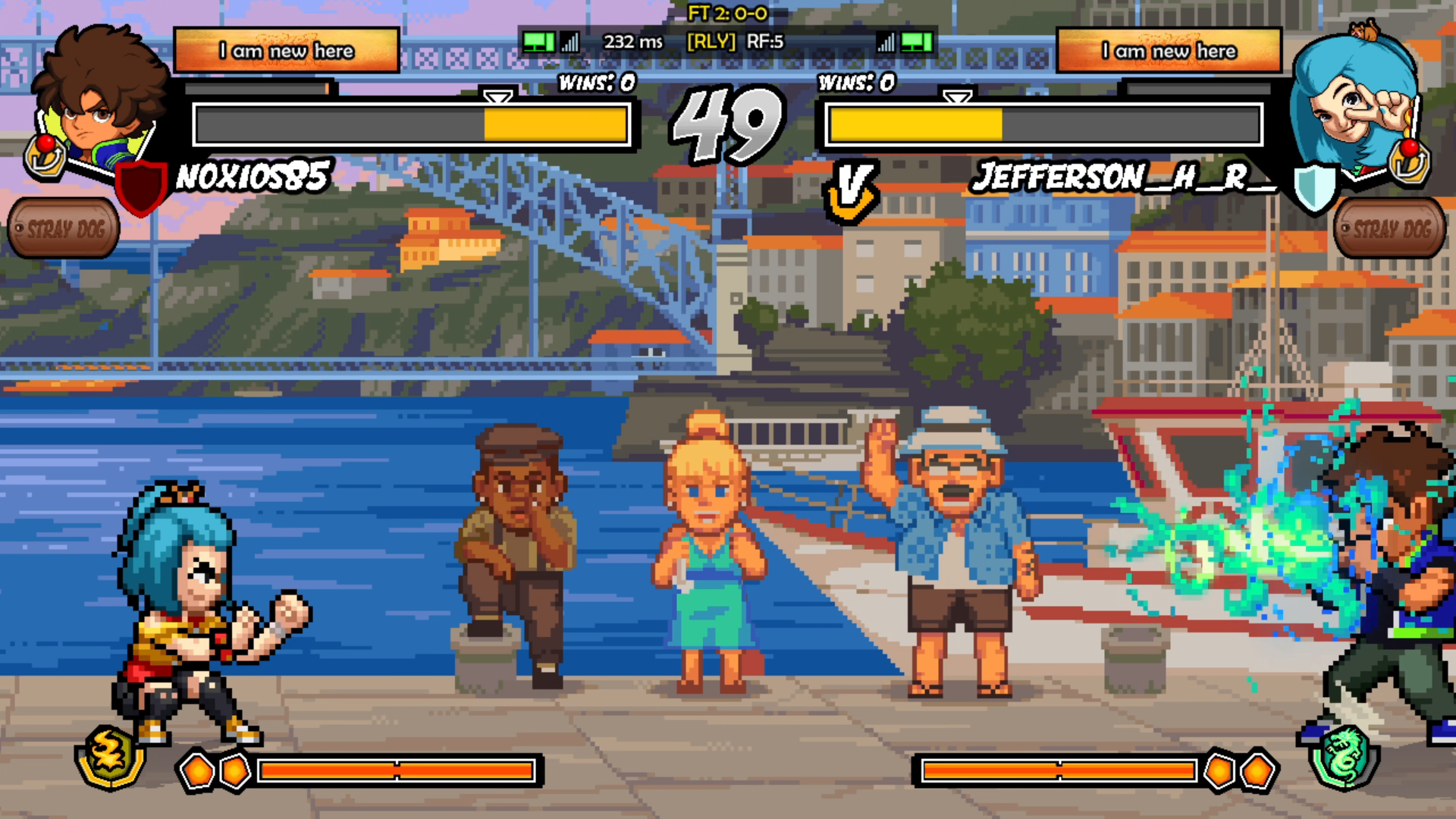The image size is (1456, 819).
Task: Click the NOXIOS85 player name
Action: pyautogui.click(x=253, y=177)
